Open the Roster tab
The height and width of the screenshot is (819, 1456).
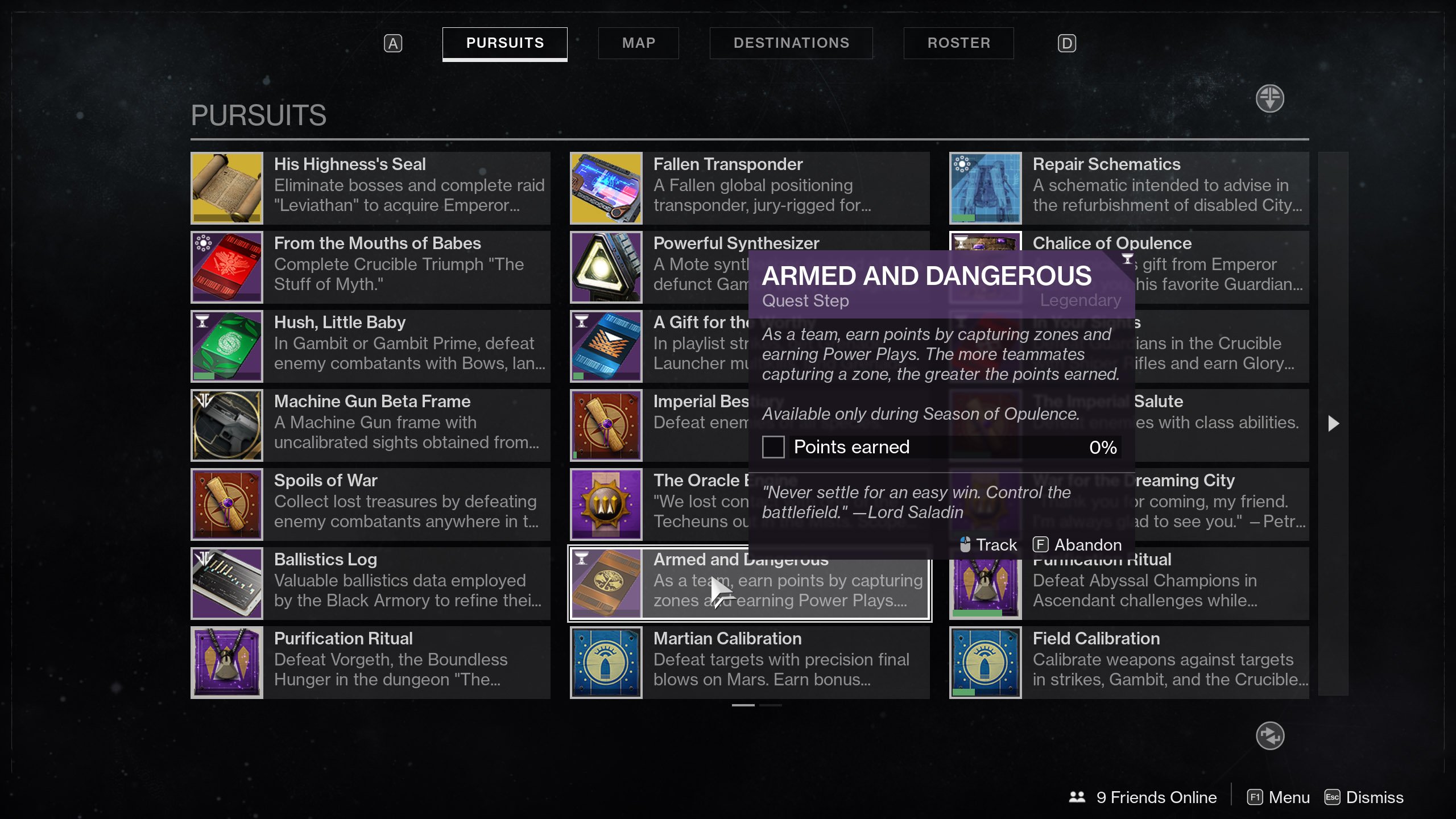[x=958, y=43]
